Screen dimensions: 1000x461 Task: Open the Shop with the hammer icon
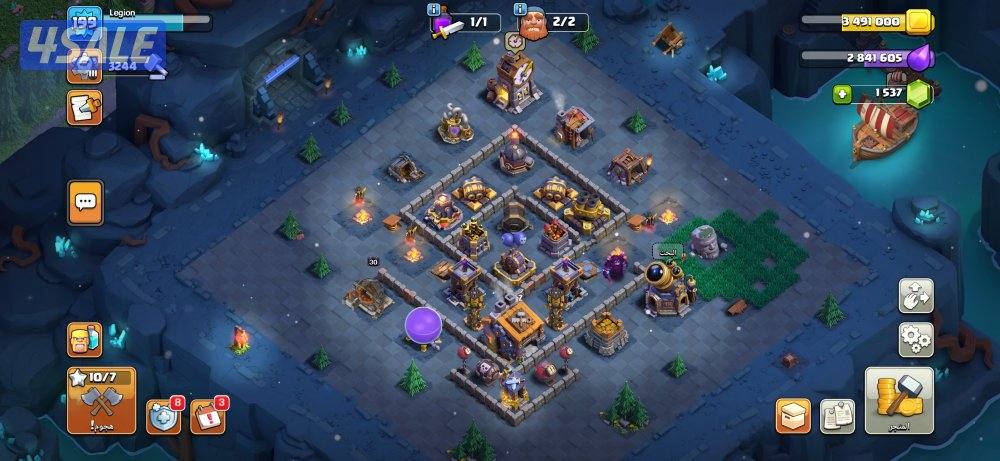point(899,400)
